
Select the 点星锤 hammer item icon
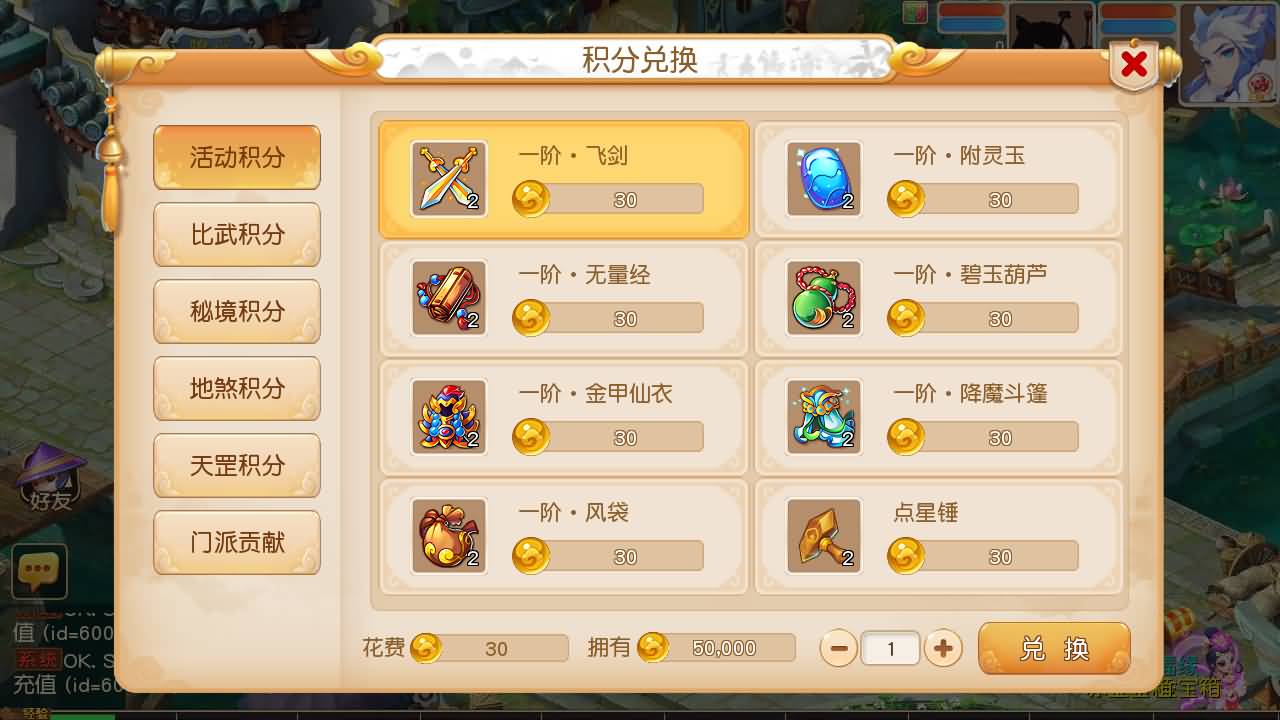823,535
